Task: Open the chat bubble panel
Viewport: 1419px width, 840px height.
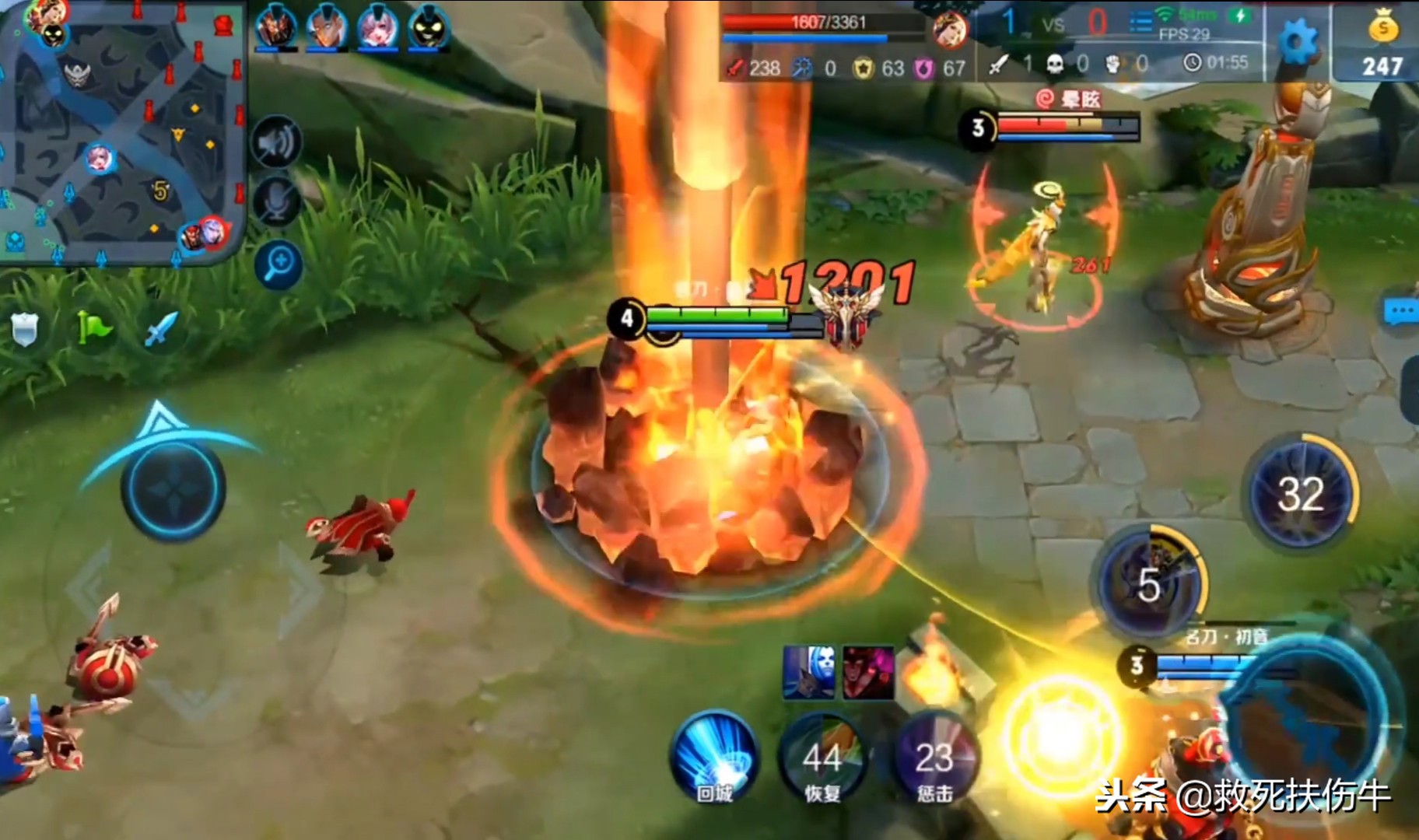Action: (1402, 313)
